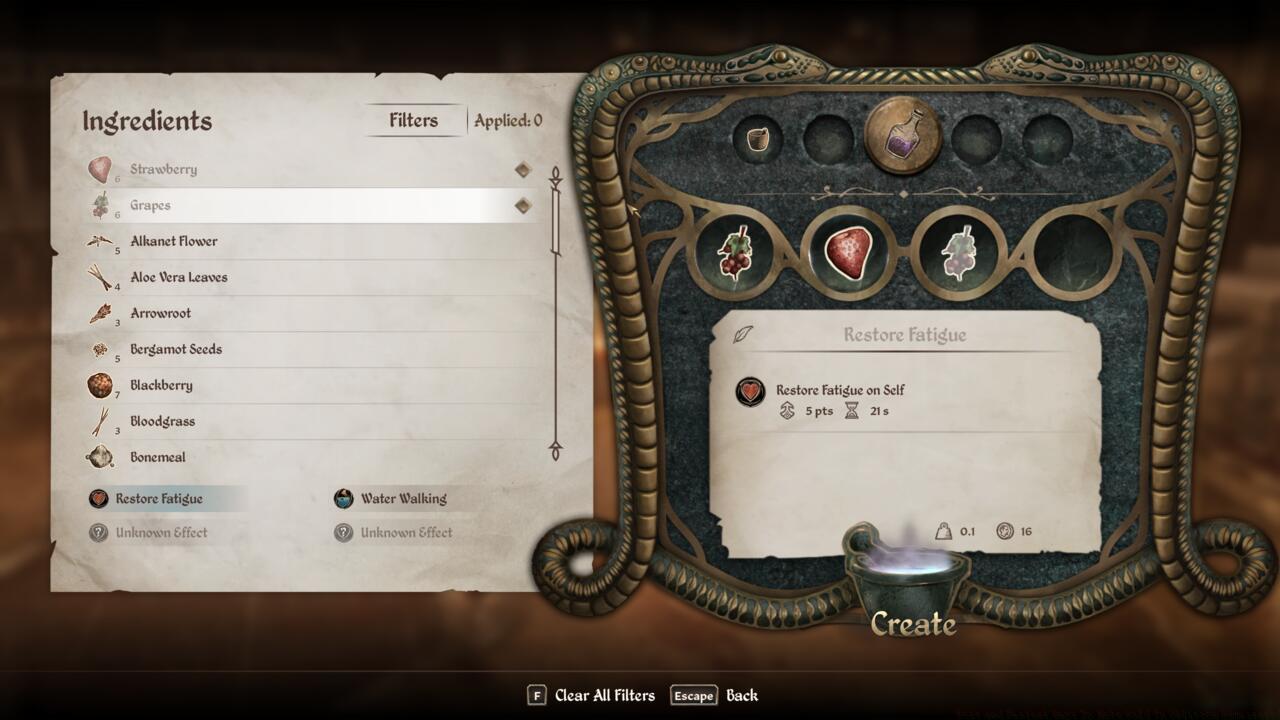Click the Restore Fatigue heart icon

[x=97, y=498]
